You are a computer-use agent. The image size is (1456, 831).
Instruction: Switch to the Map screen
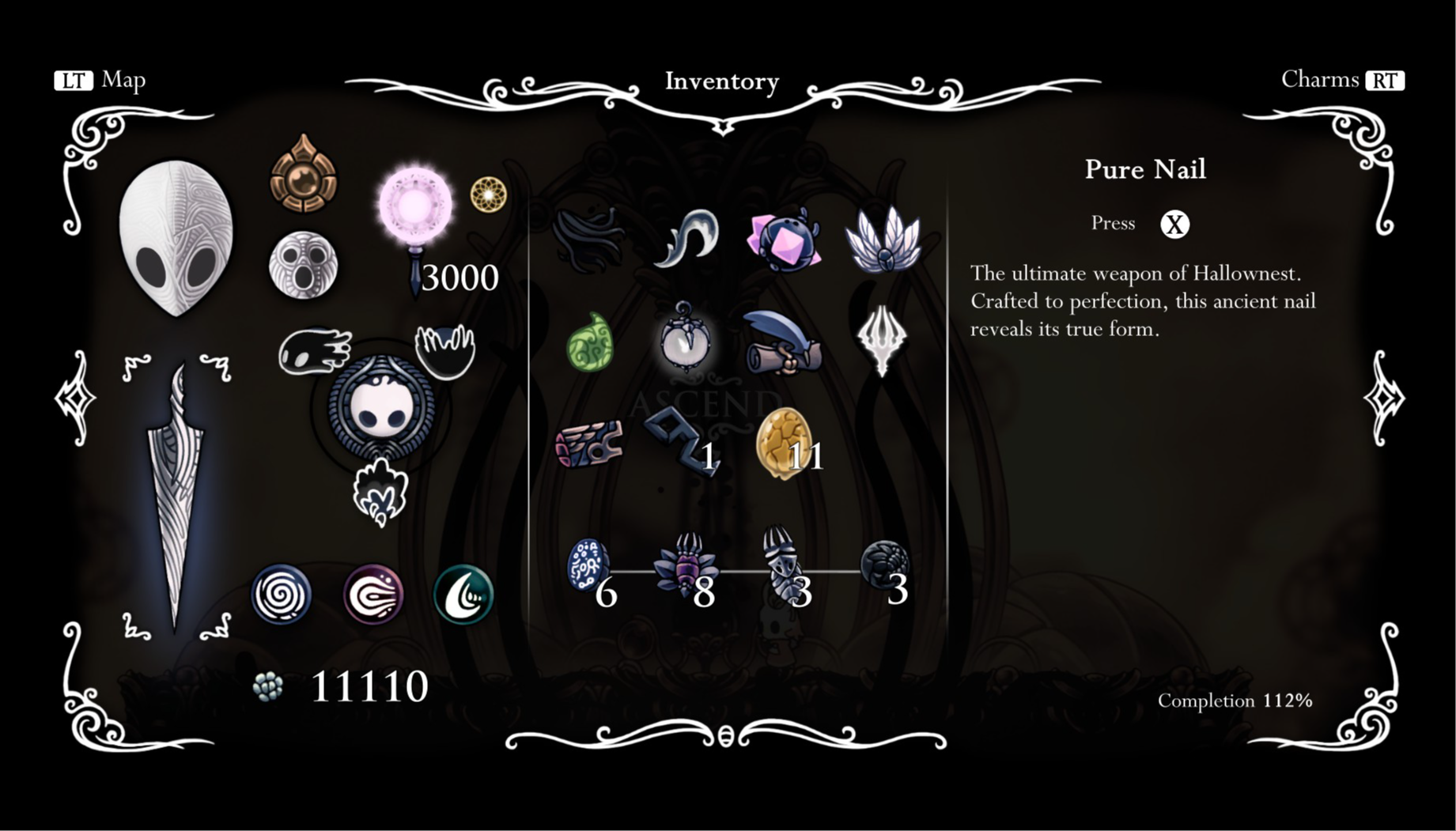99,79
